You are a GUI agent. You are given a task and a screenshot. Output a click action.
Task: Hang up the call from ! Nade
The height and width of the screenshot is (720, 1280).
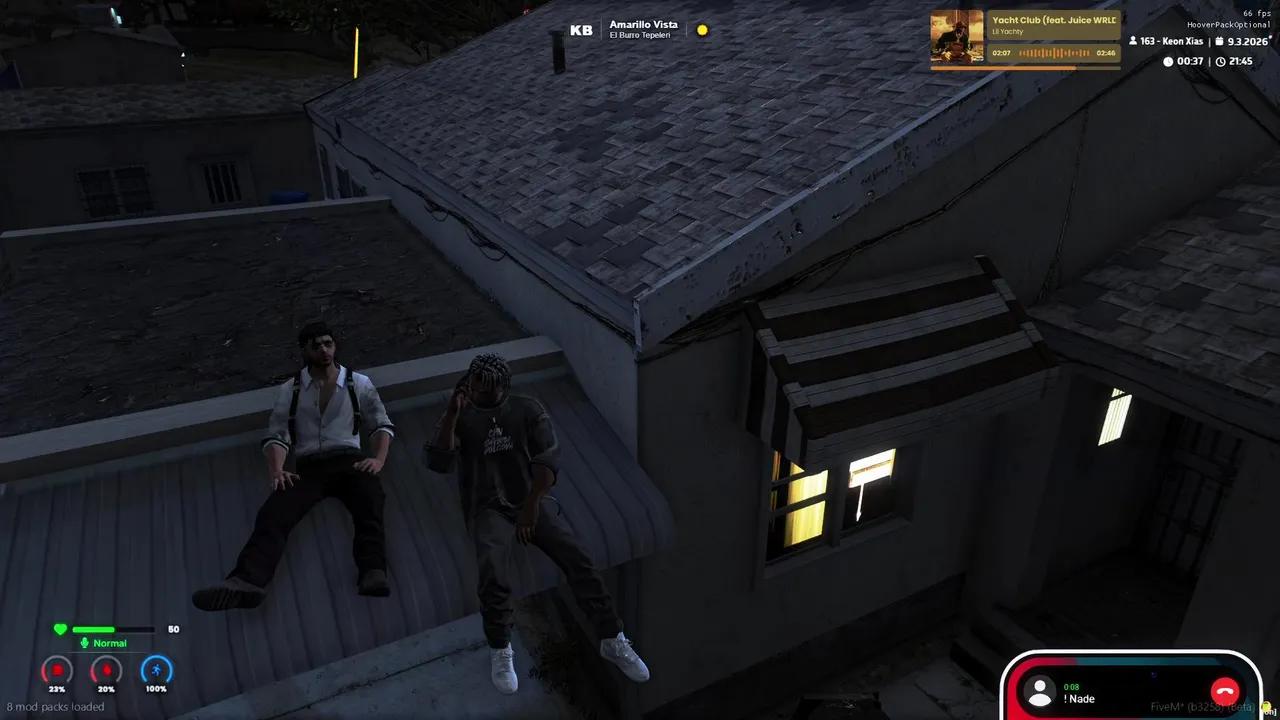(x=1224, y=690)
